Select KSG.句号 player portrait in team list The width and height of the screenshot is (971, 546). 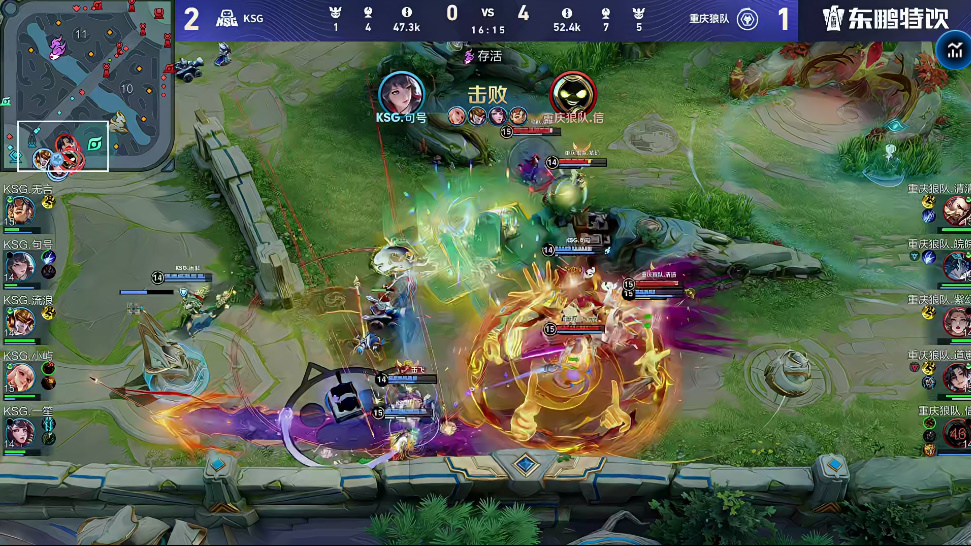pyautogui.click(x=20, y=266)
